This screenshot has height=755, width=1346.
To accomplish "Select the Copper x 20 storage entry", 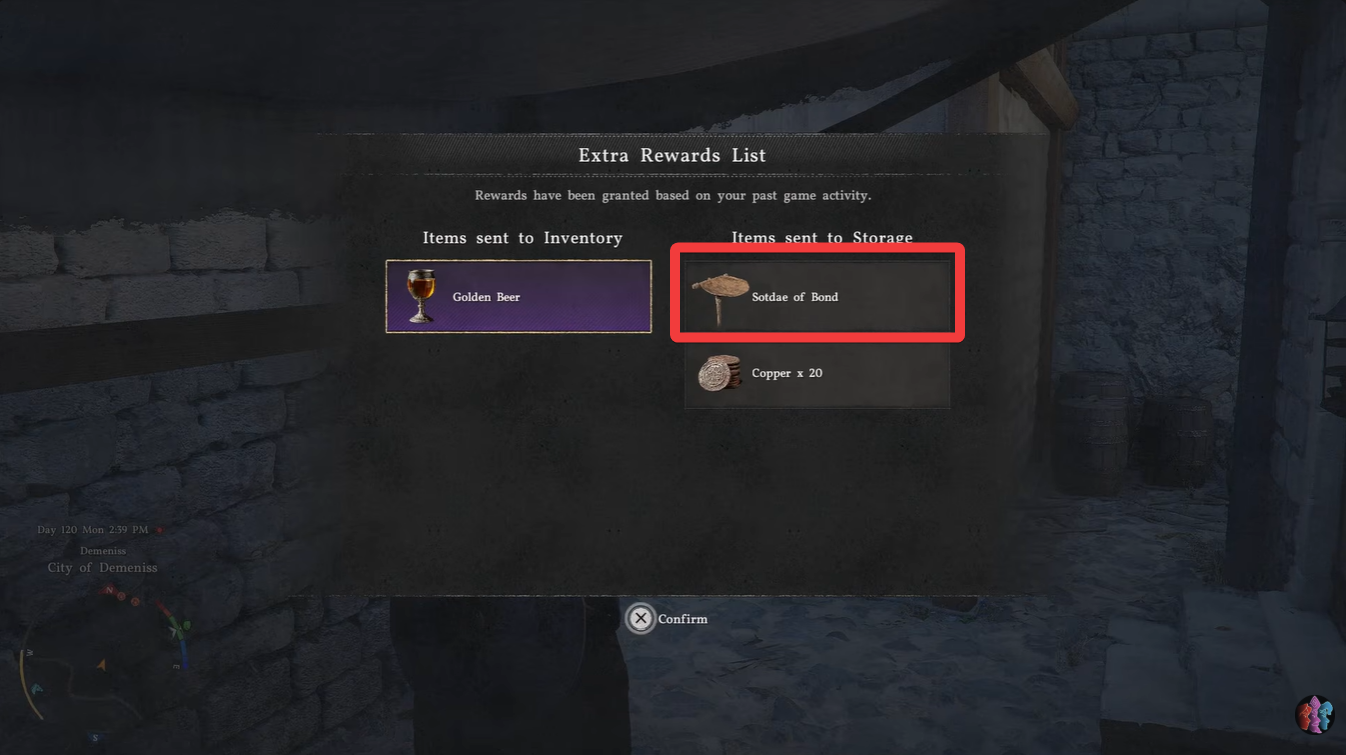I will [x=817, y=373].
